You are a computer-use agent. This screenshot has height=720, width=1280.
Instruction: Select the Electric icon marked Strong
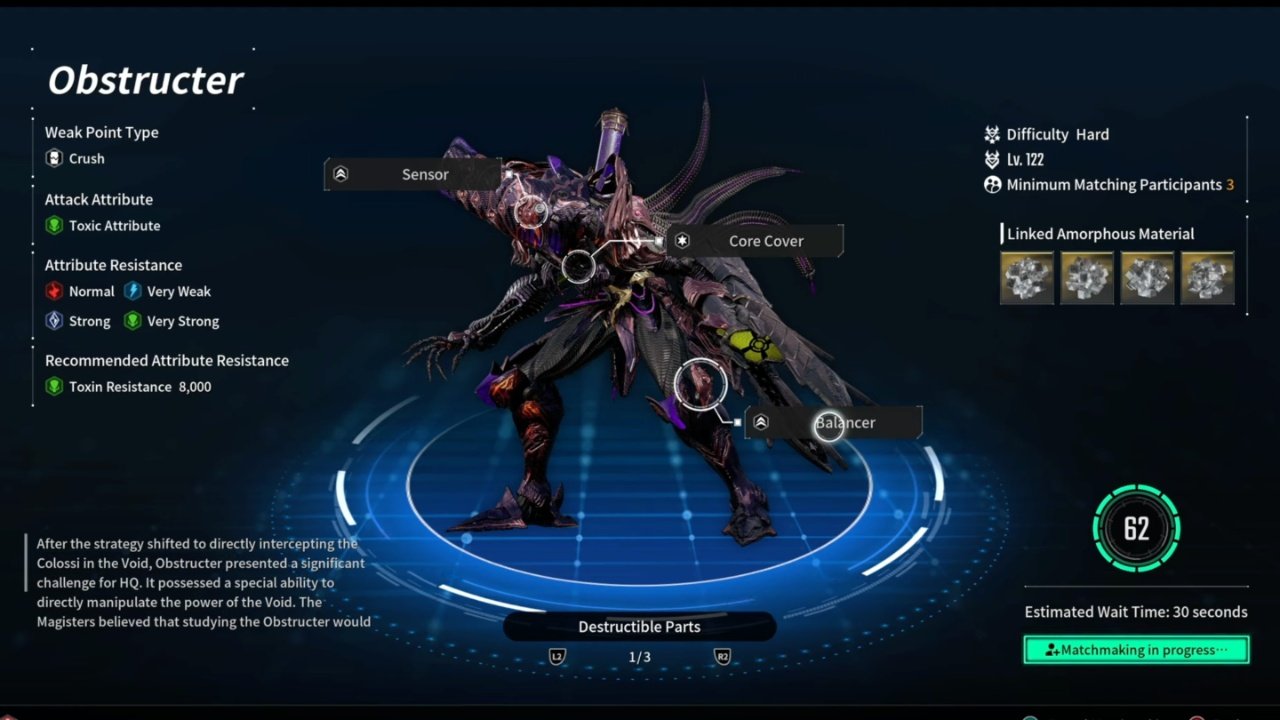pos(56,321)
